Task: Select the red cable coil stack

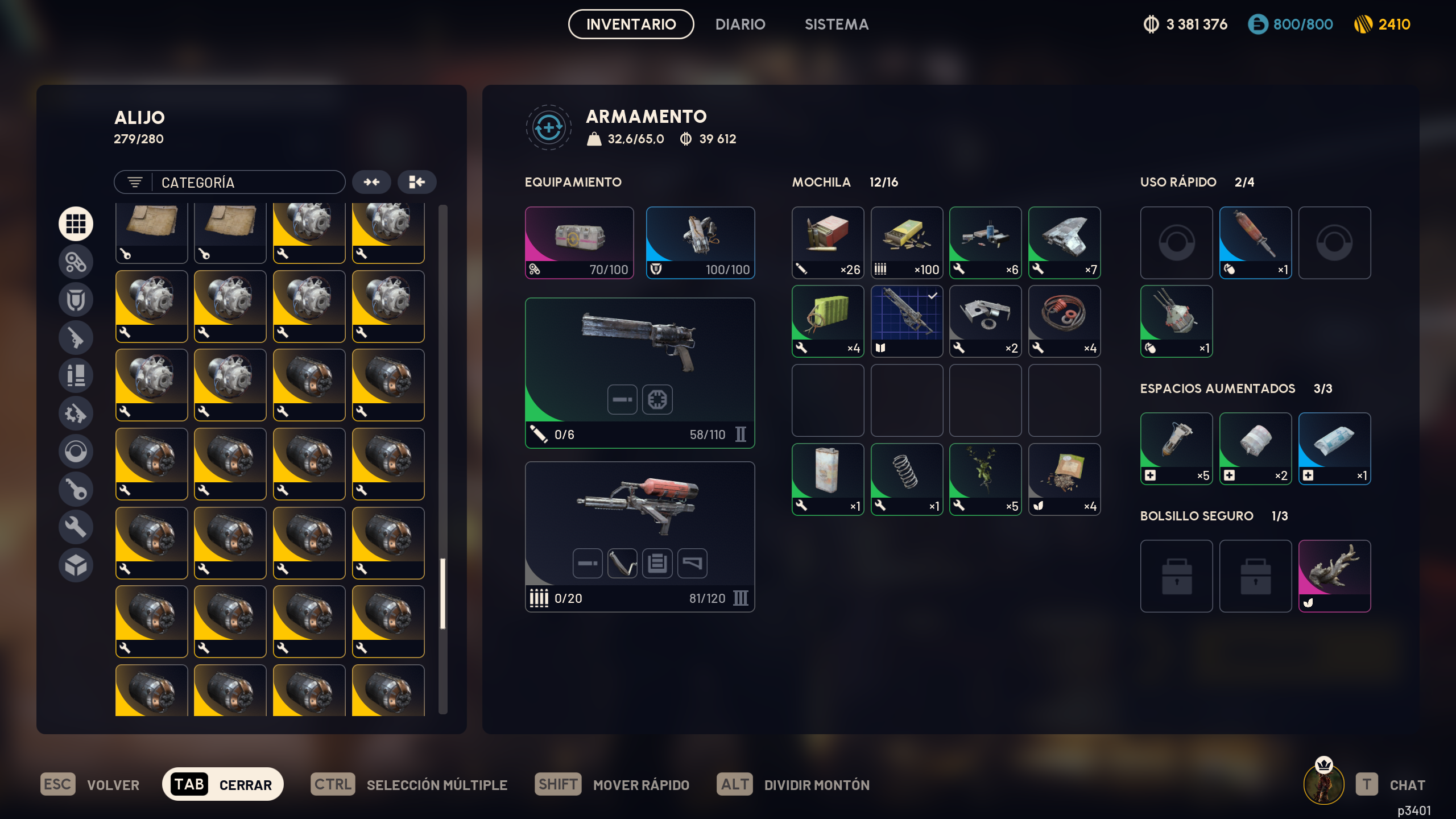Action: (x=1064, y=321)
